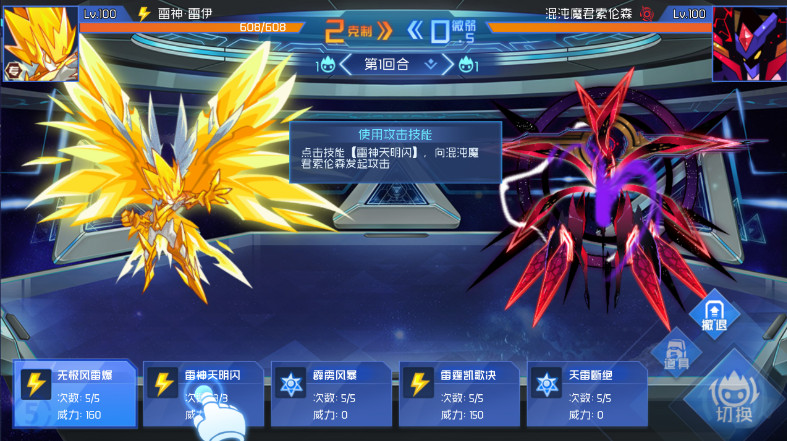Activate the 霹雳风暴 skill
Screen dimensions: 787x441
coord(330,393)
